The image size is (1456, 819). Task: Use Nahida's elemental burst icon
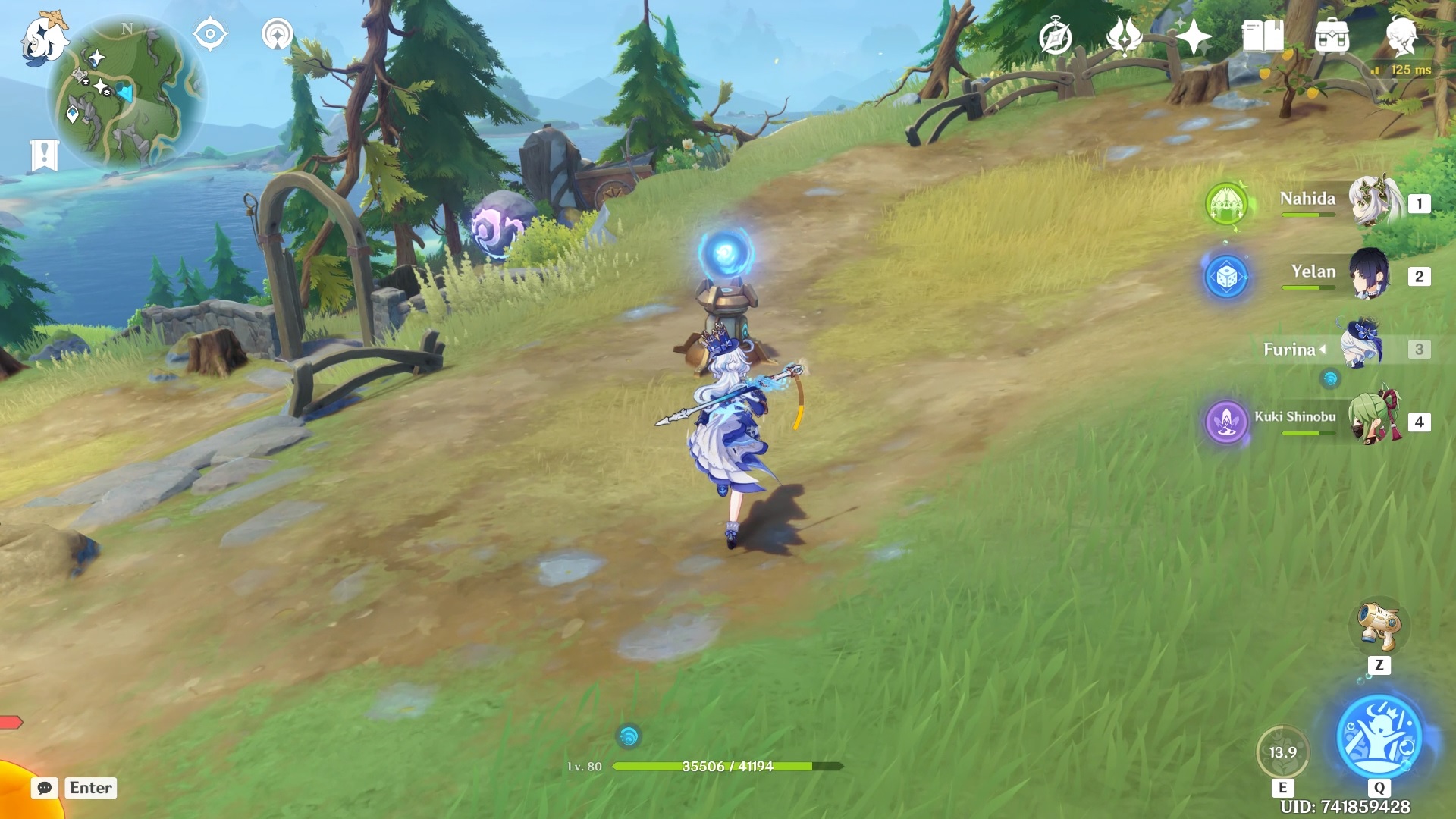pos(1226,203)
